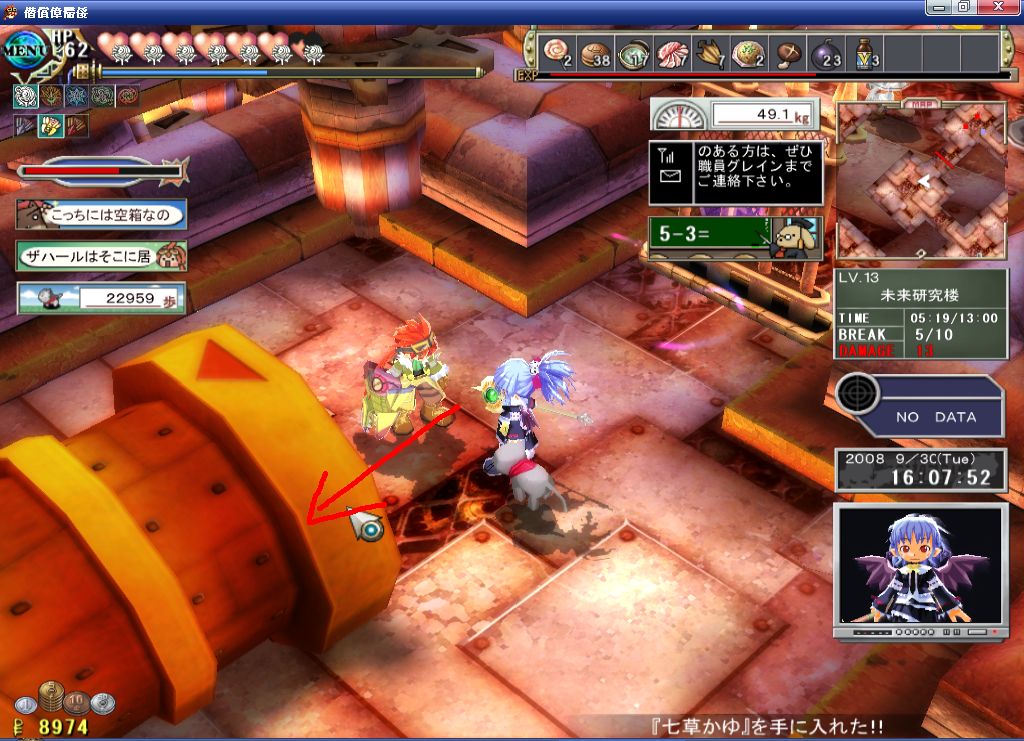Choose the sliced meat item slot
This screenshot has width=1024, height=741.
[x=672, y=52]
